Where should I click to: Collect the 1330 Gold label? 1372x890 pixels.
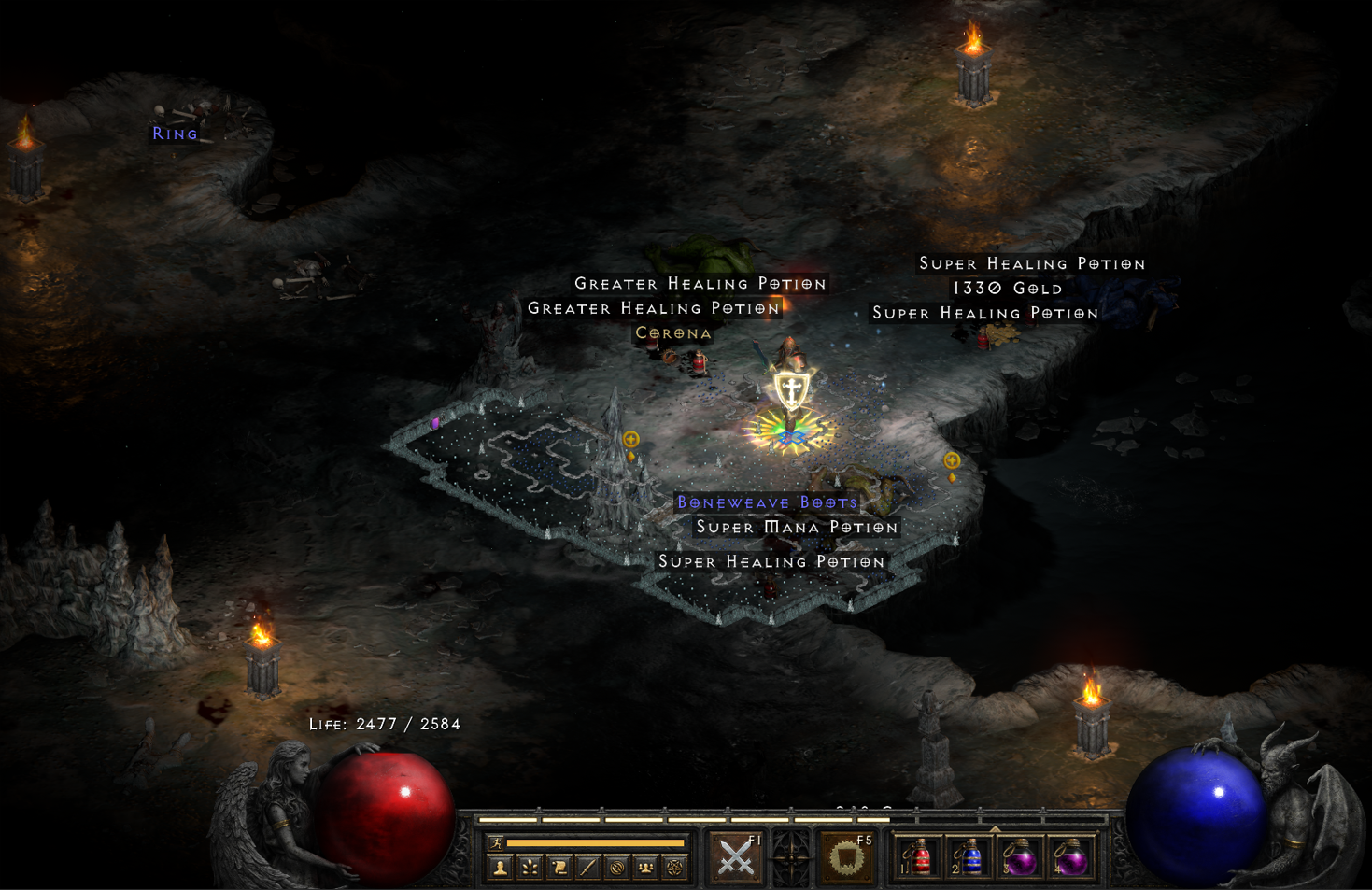click(1007, 289)
